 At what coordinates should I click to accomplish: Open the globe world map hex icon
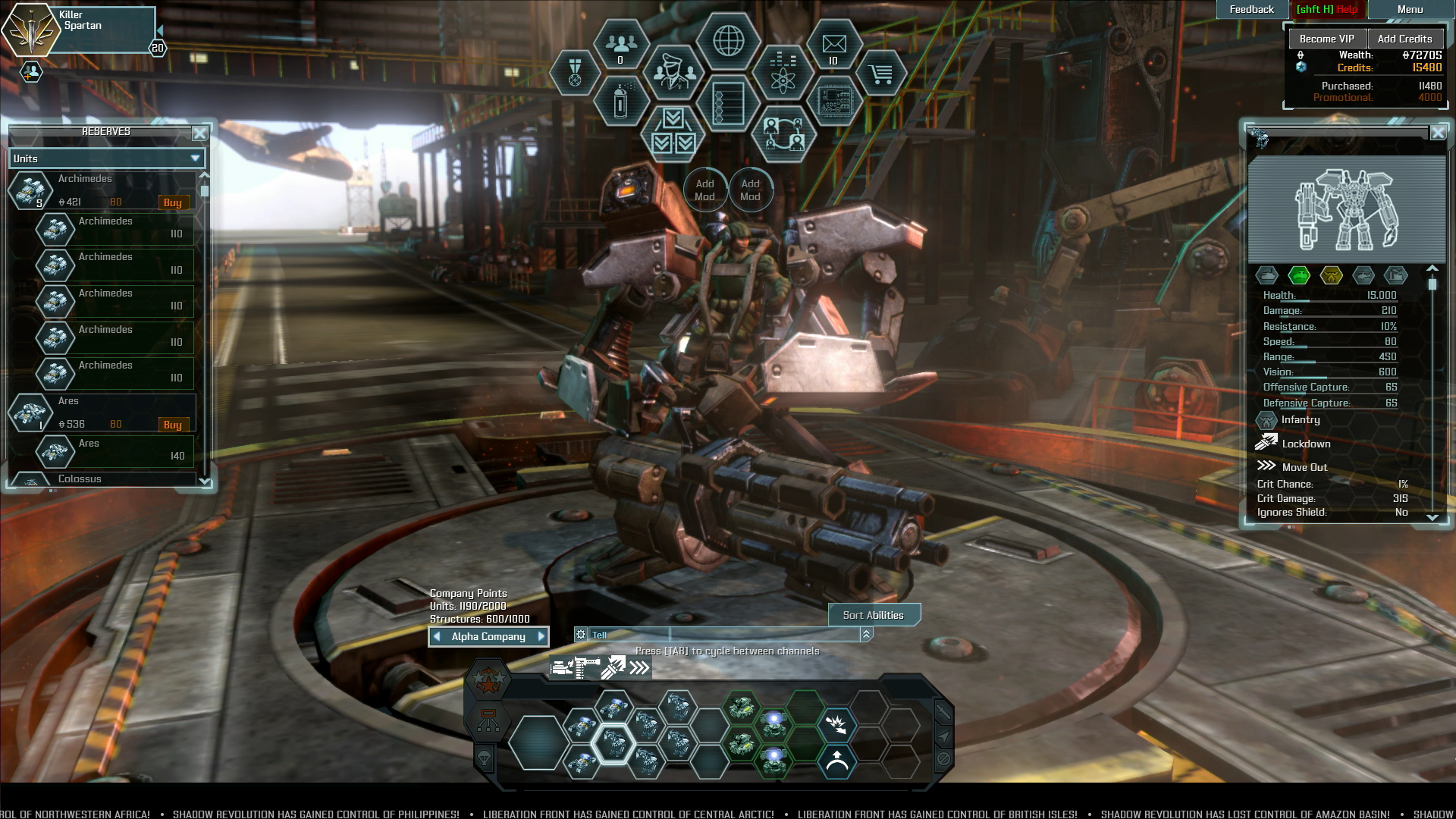click(x=728, y=41)
